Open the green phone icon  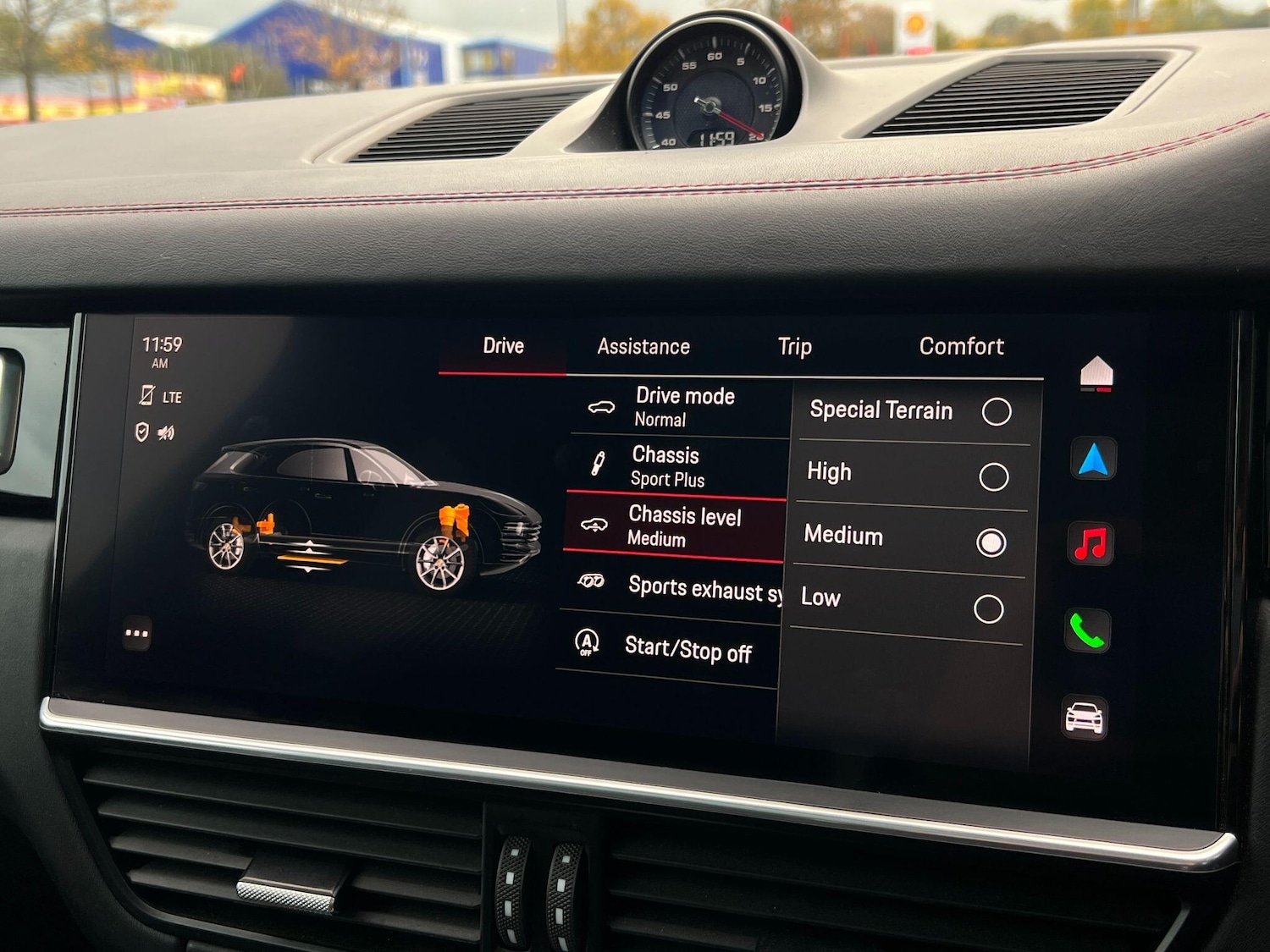[1087, 630]
